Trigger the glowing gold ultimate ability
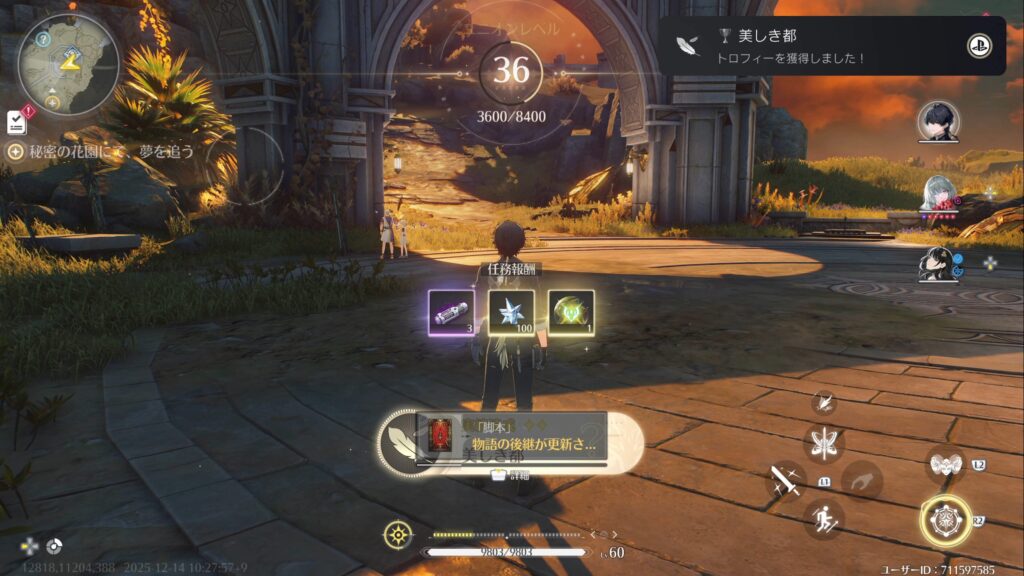1024x576 pixels. point(945,520)
